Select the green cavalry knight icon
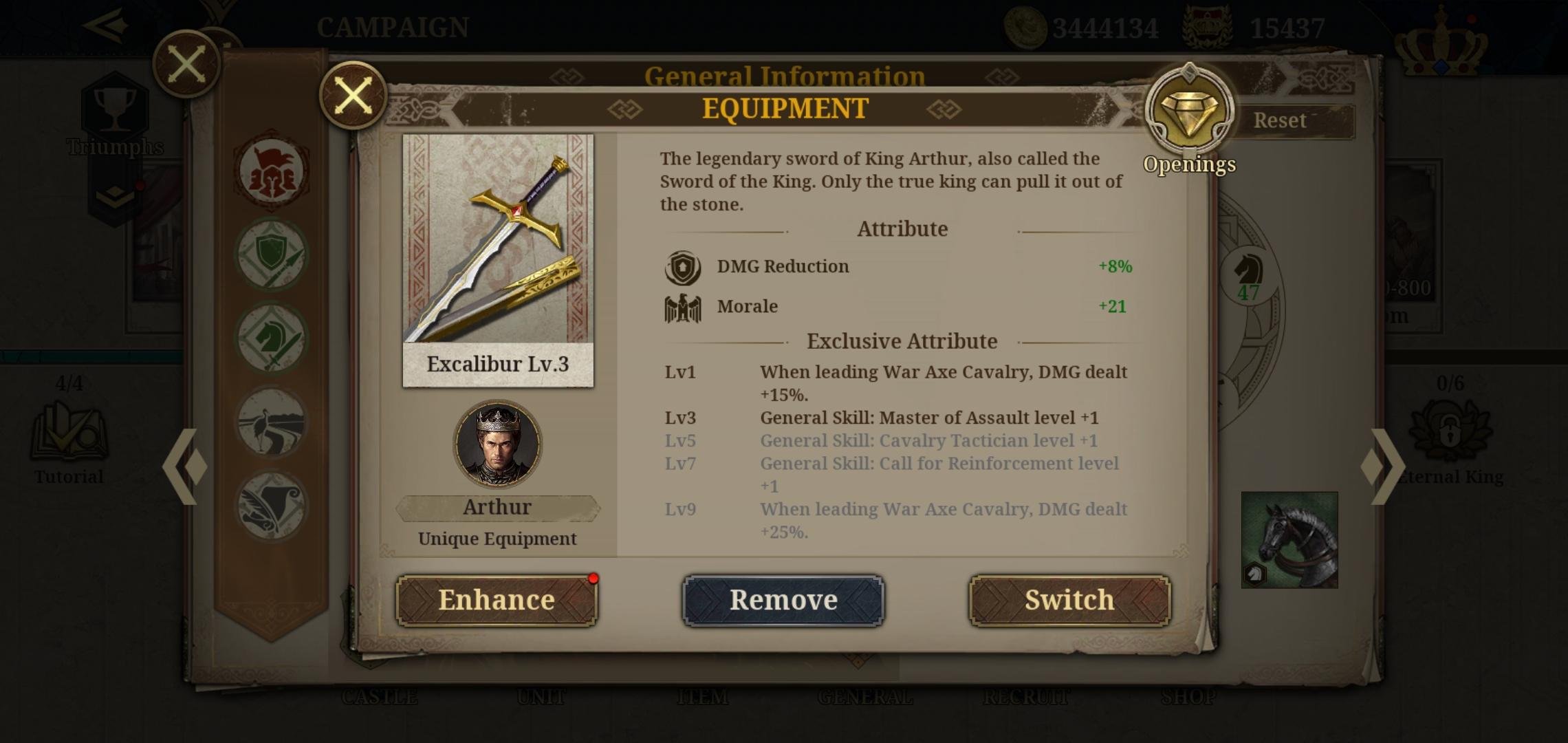Screen dimensions: 1568x743 tap(272, 339)
